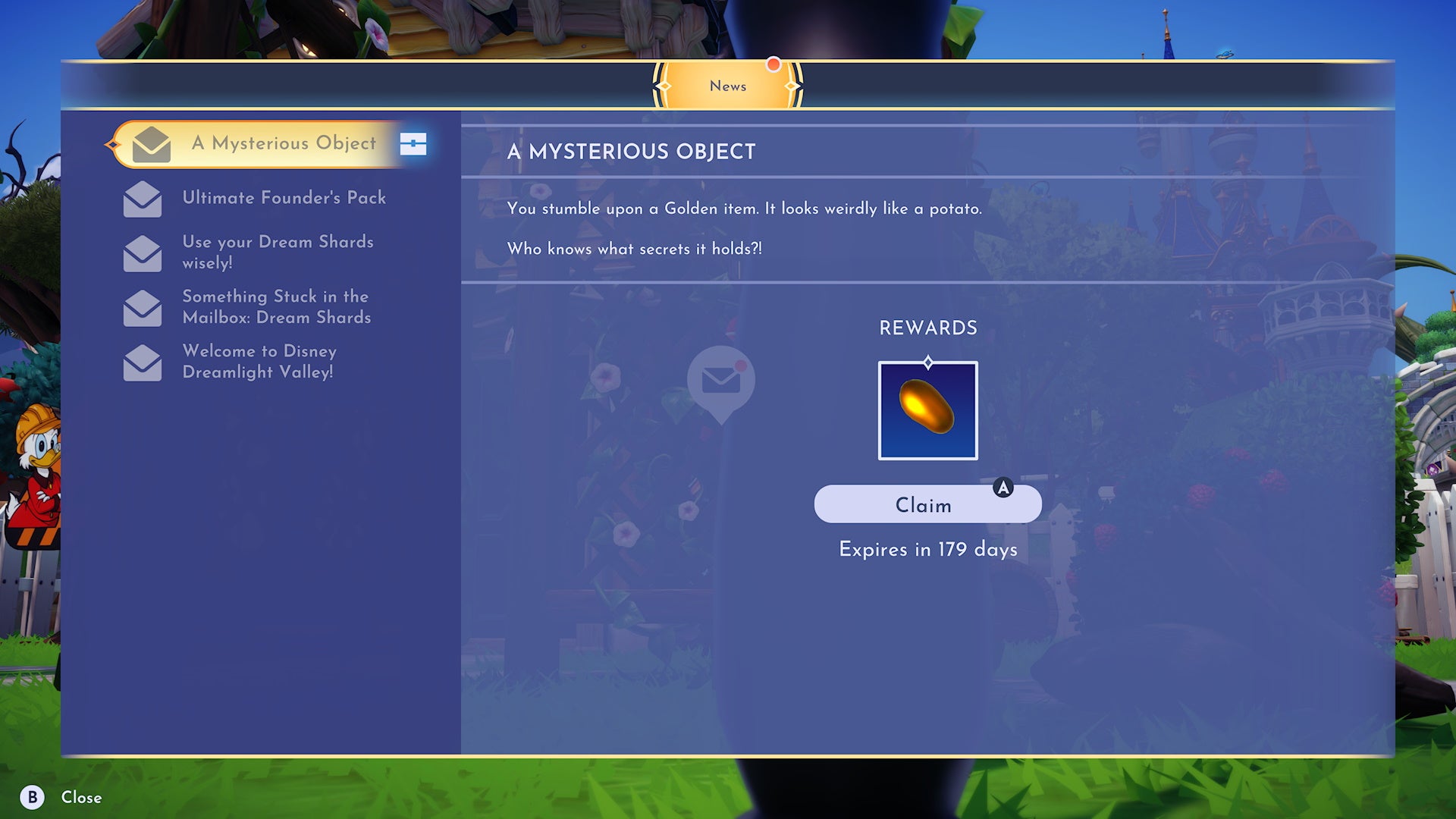Click the envelope icon for "Something Stuck in the Mailbox"
This screenshot has width=1456, height=819.
click(143, 308)
